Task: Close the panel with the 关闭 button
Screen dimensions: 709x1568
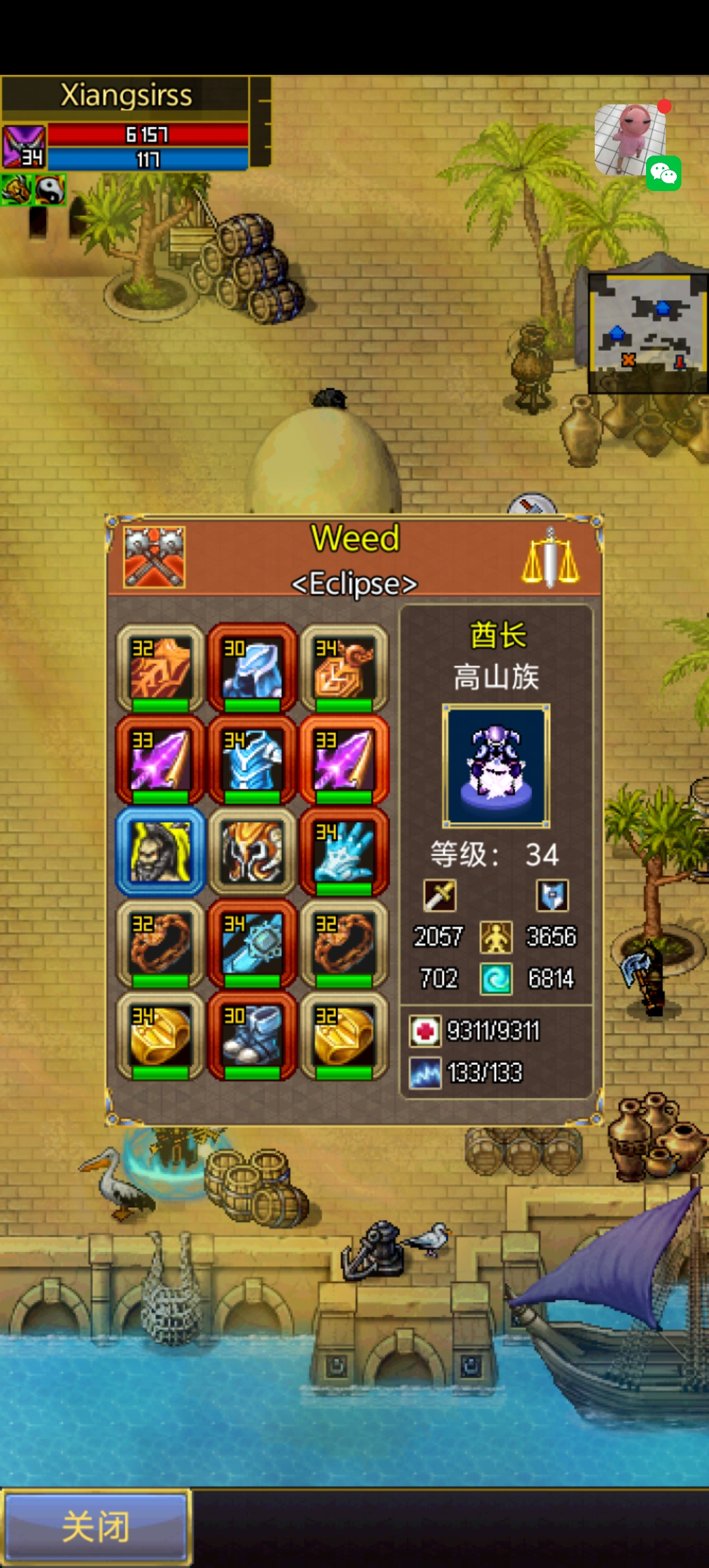Action: pos(97,1526)
